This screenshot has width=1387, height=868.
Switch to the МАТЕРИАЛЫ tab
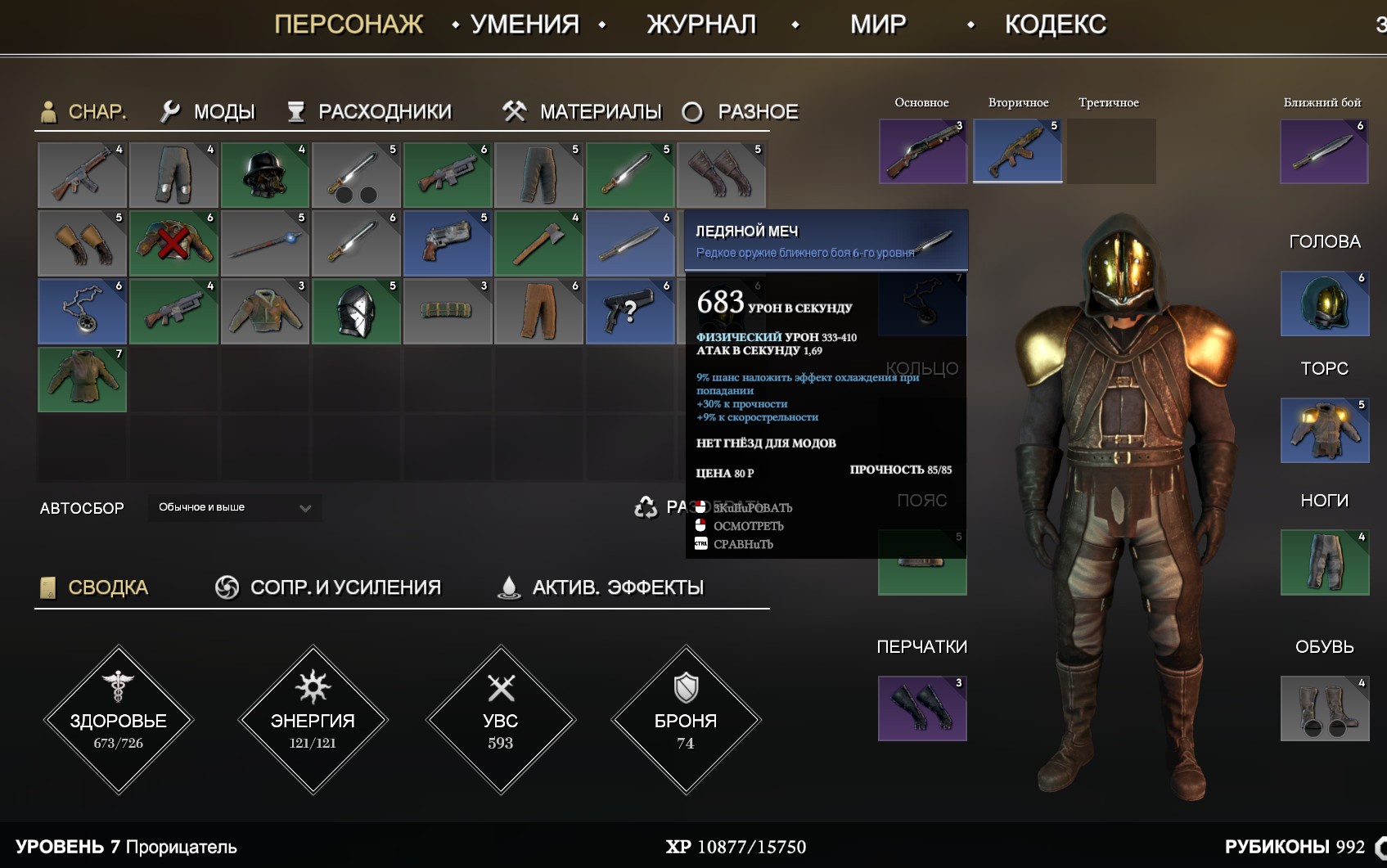point(583,111)
